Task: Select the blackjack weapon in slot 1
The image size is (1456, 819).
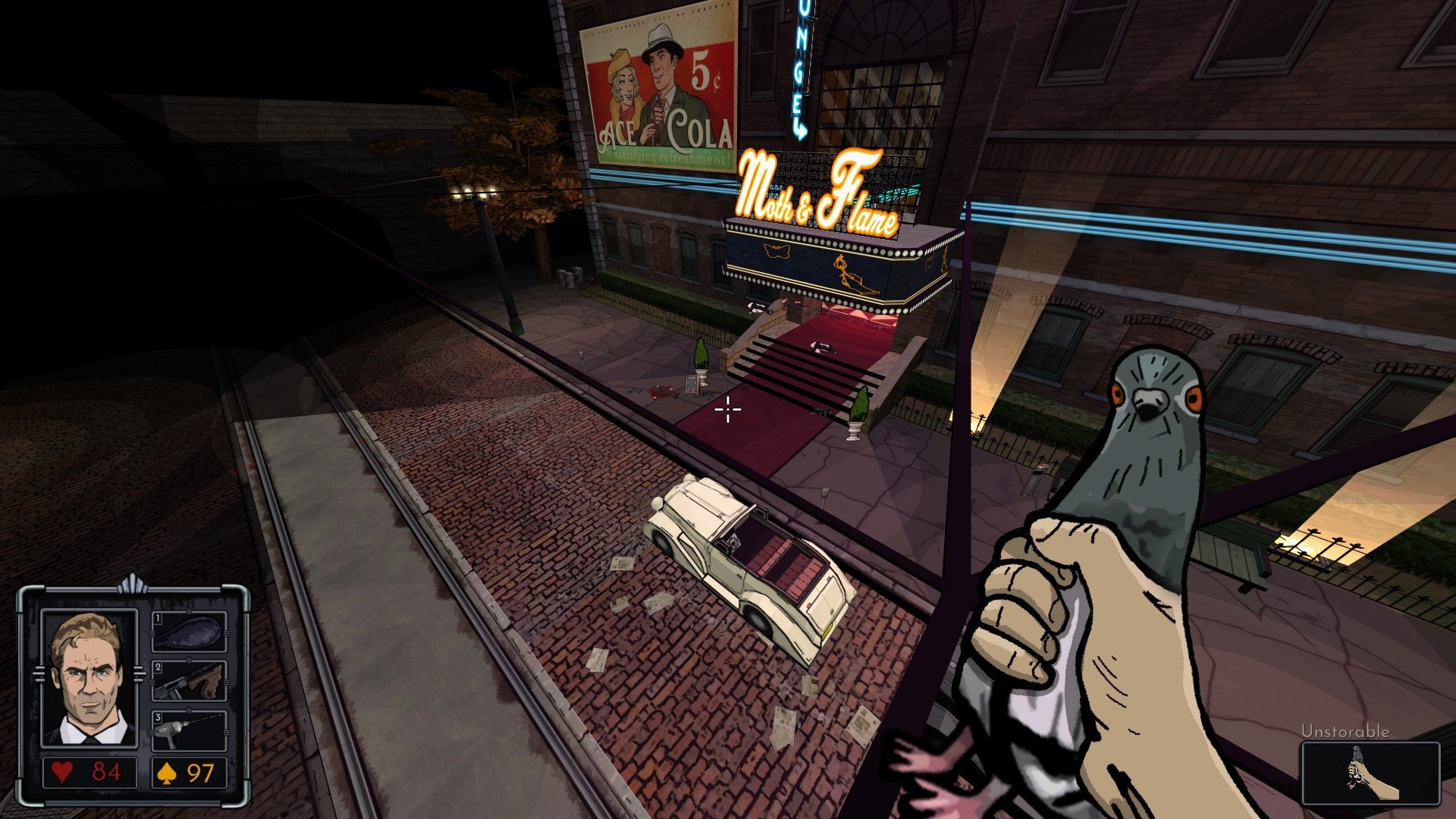Action: pyautogui.click(x=190, y=632)
